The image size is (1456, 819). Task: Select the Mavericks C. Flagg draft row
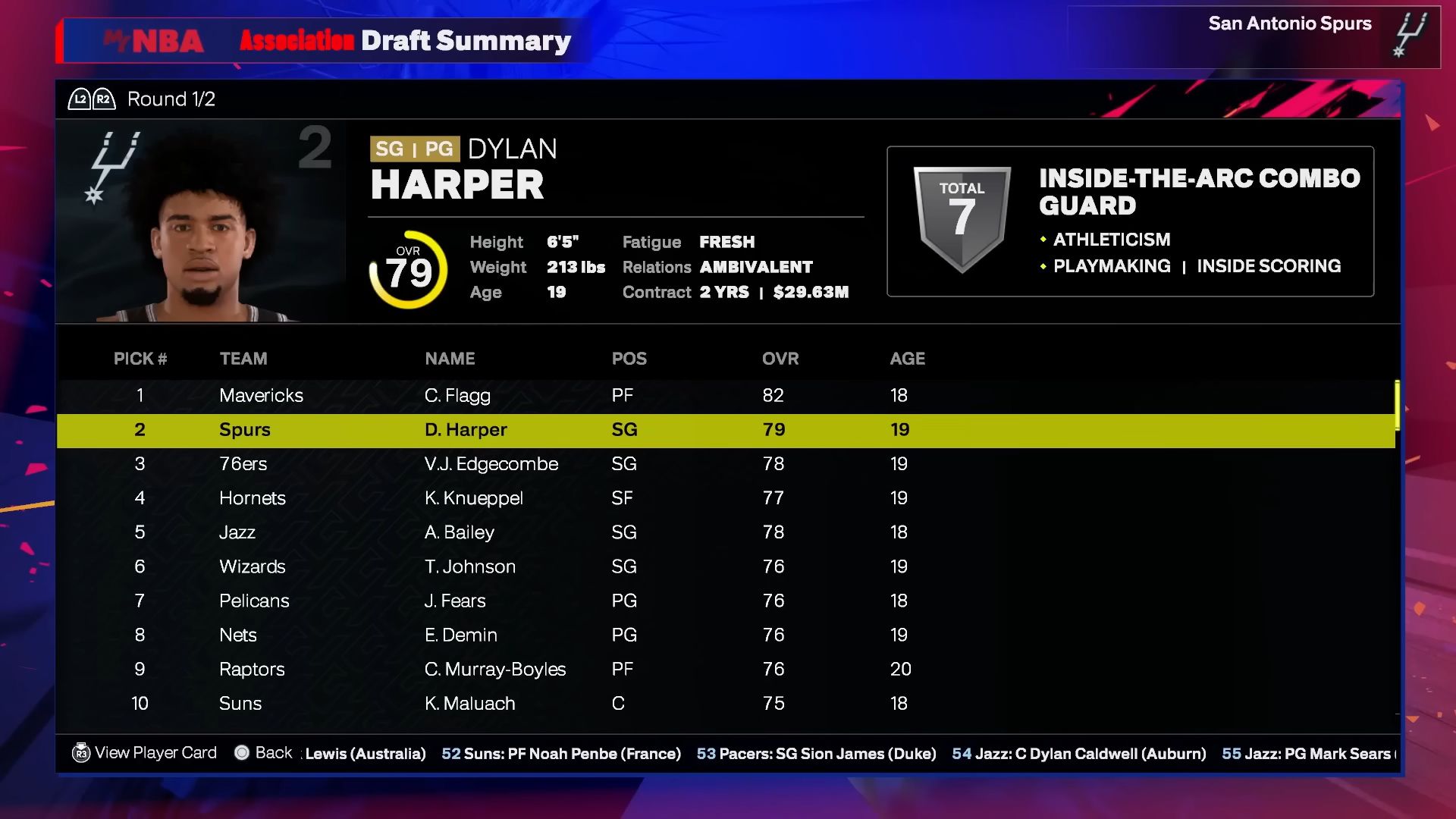coord(531,395)
